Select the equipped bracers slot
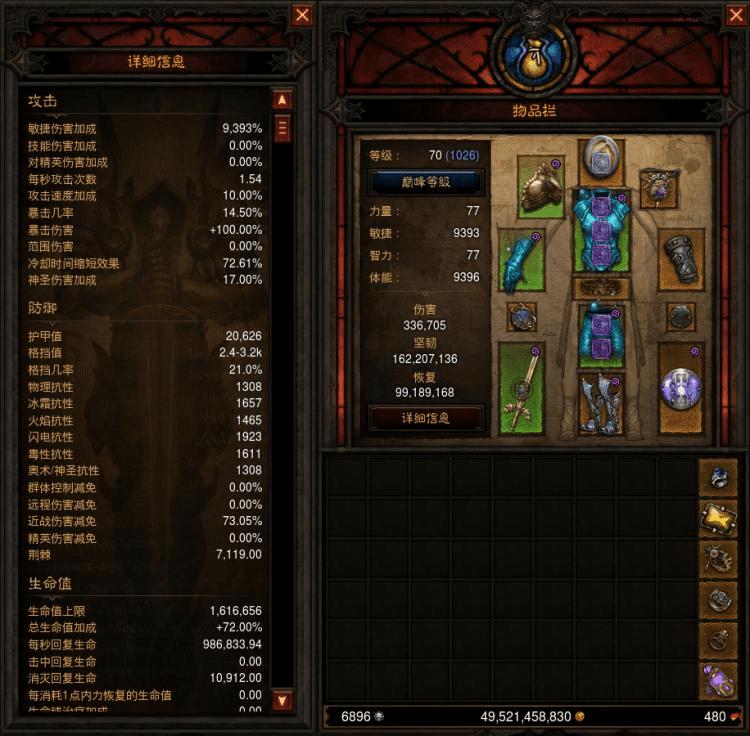Viewport: 750px width, 736px height. [x=681, y=260]
